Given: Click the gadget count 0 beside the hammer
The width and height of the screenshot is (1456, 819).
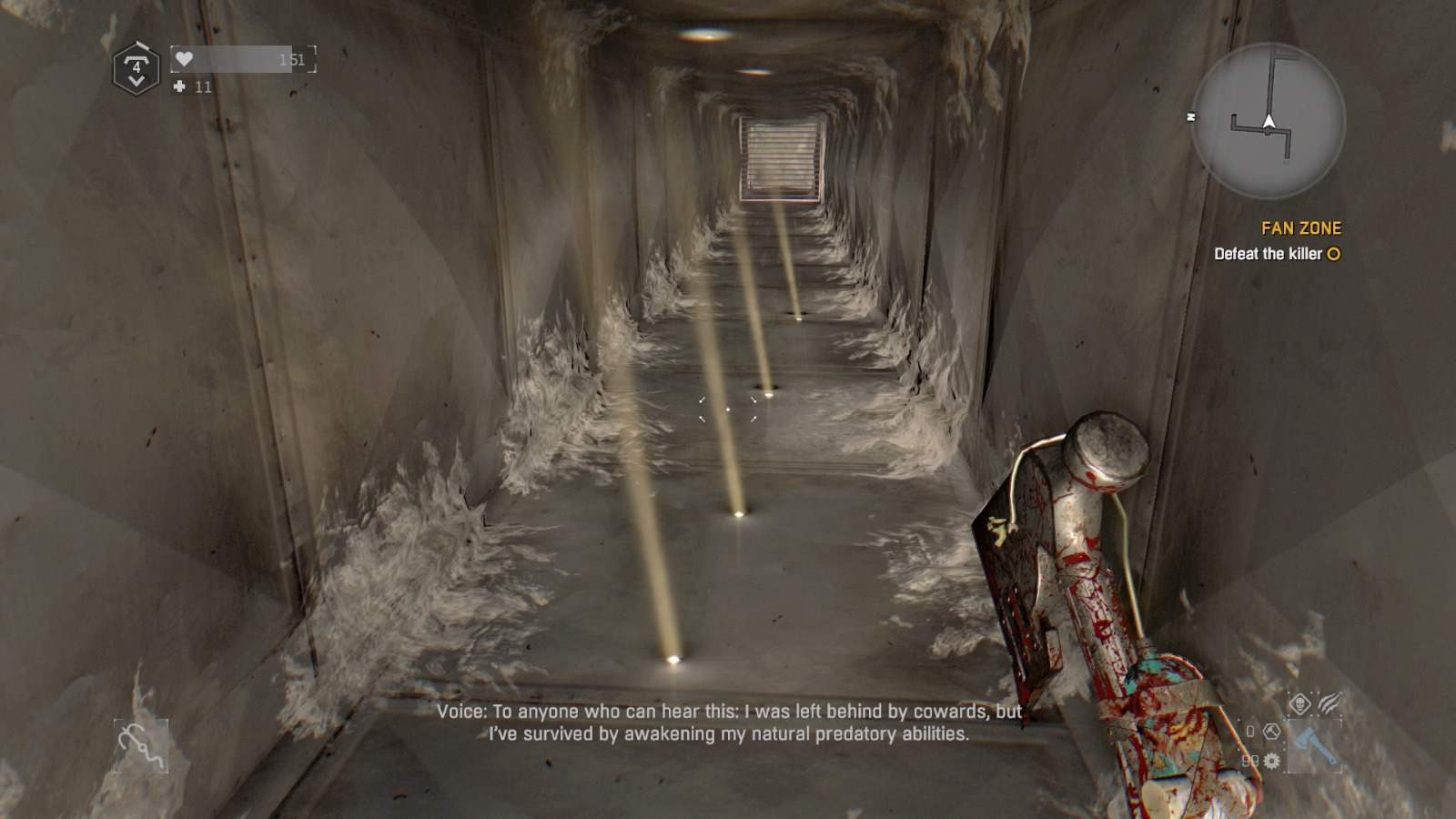Looking at the screenshot, I should 1249,730.
